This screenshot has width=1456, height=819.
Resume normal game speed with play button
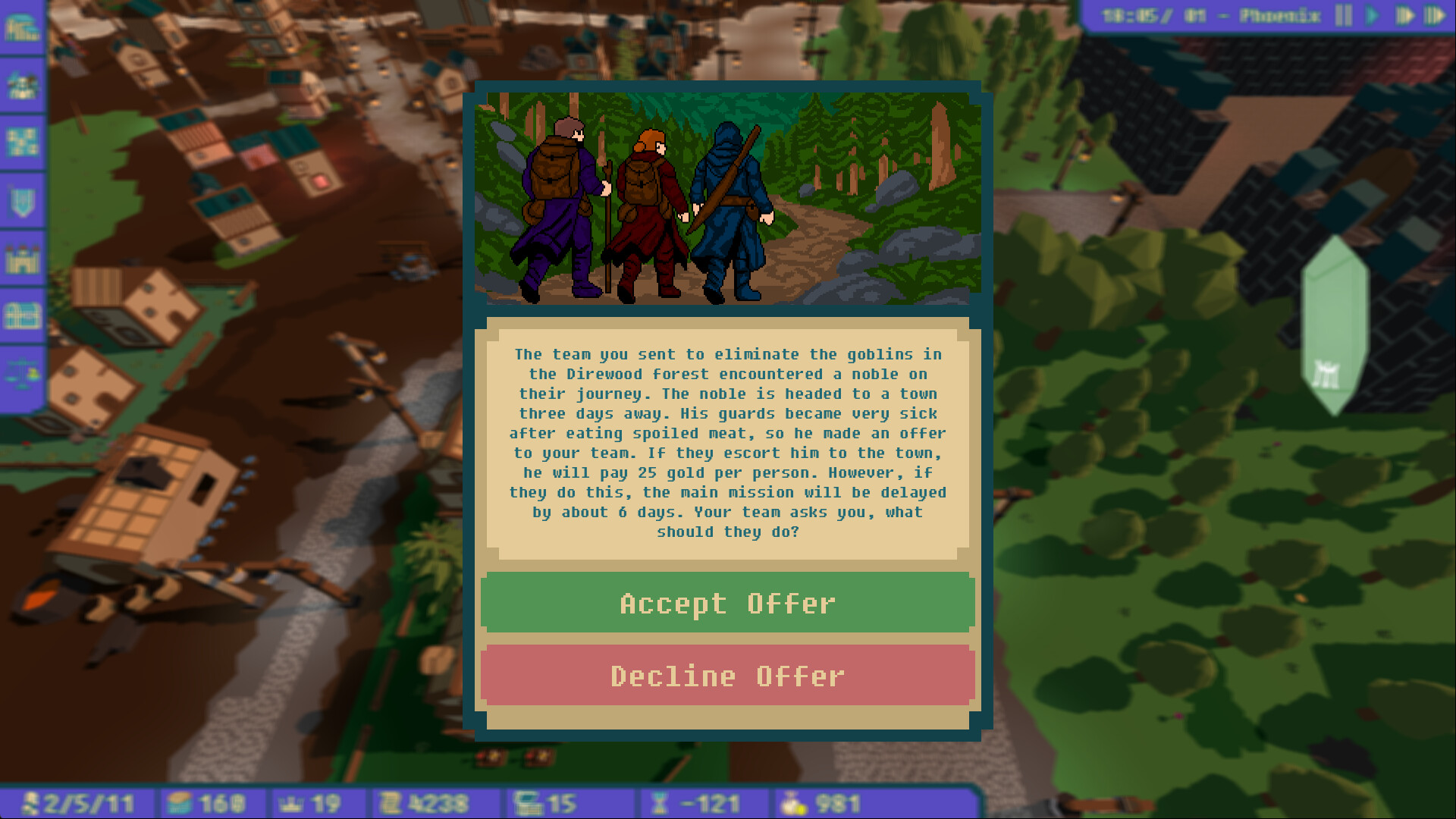(x=1371, y=15)
